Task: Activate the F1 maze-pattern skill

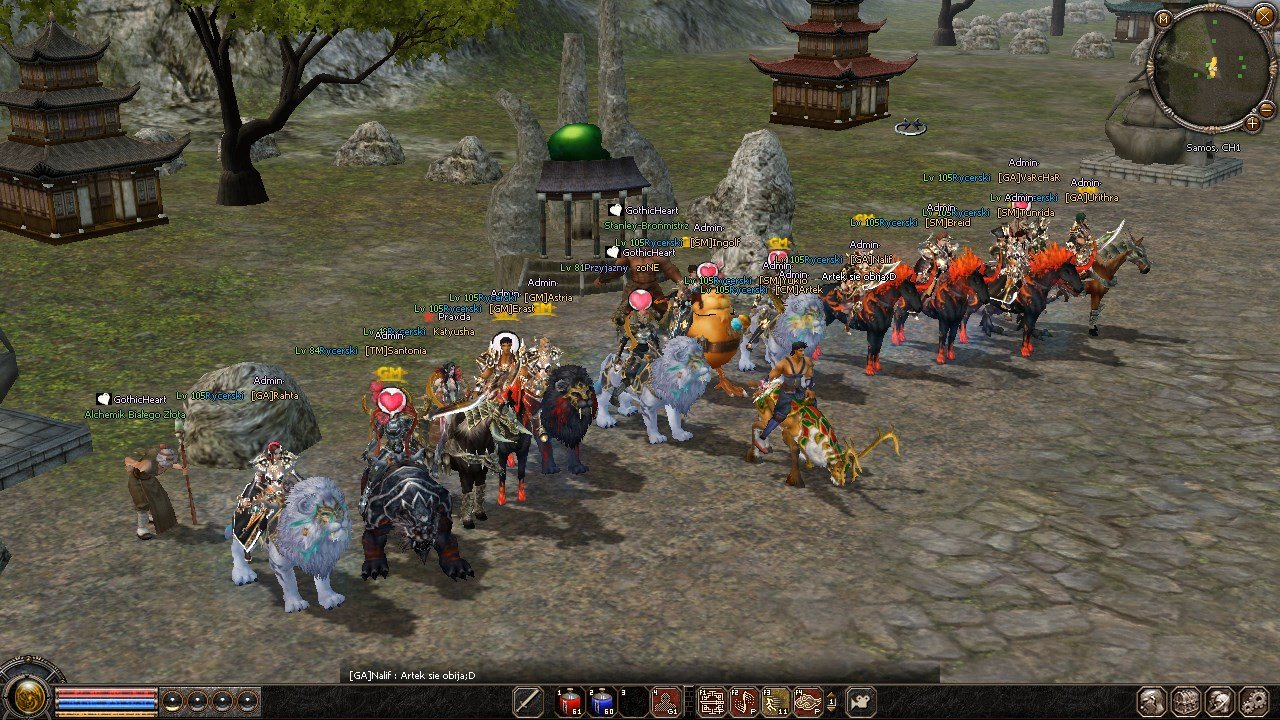Action: [712, 701]
